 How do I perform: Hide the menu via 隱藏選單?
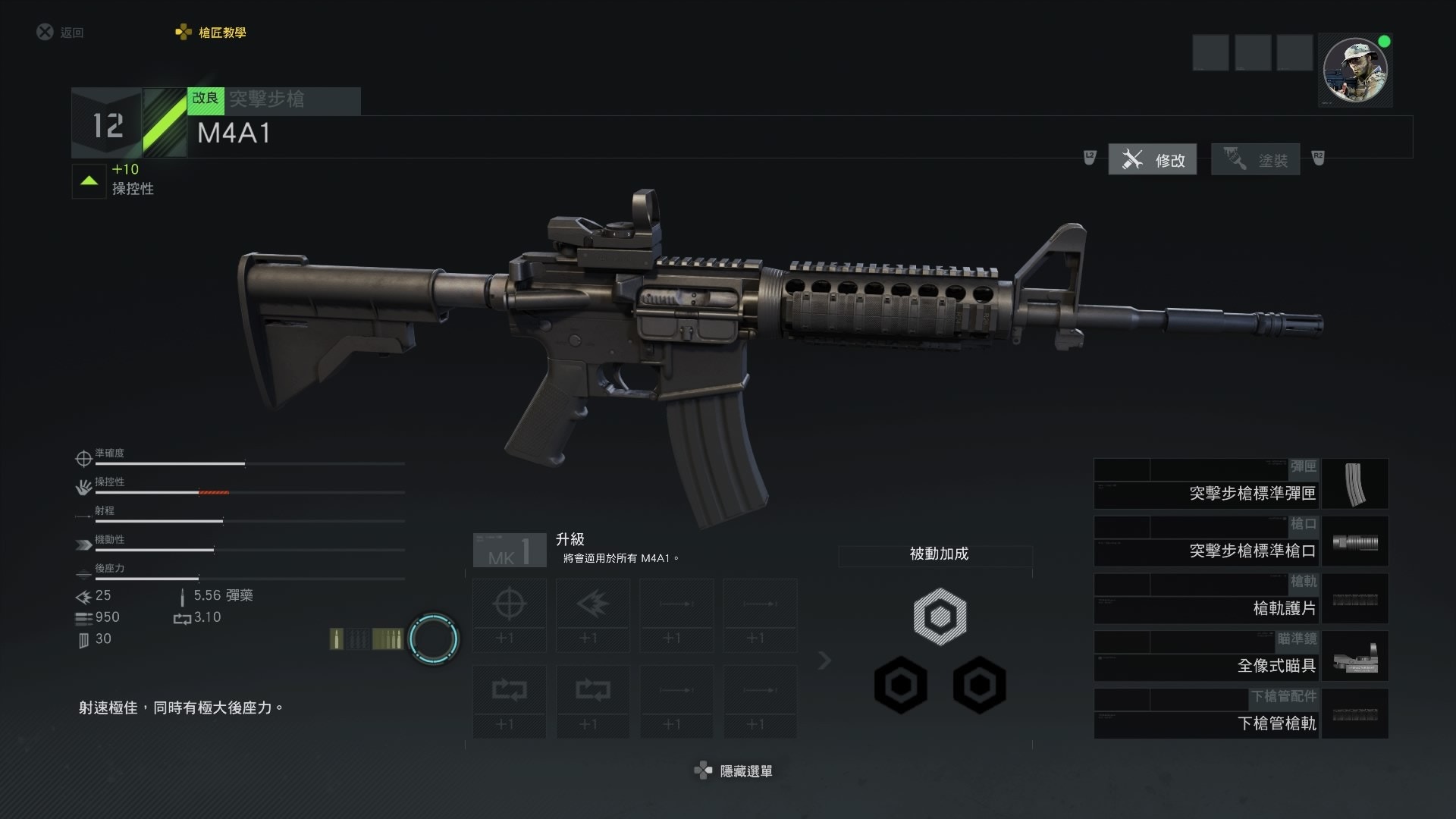(x=733, y=771)
